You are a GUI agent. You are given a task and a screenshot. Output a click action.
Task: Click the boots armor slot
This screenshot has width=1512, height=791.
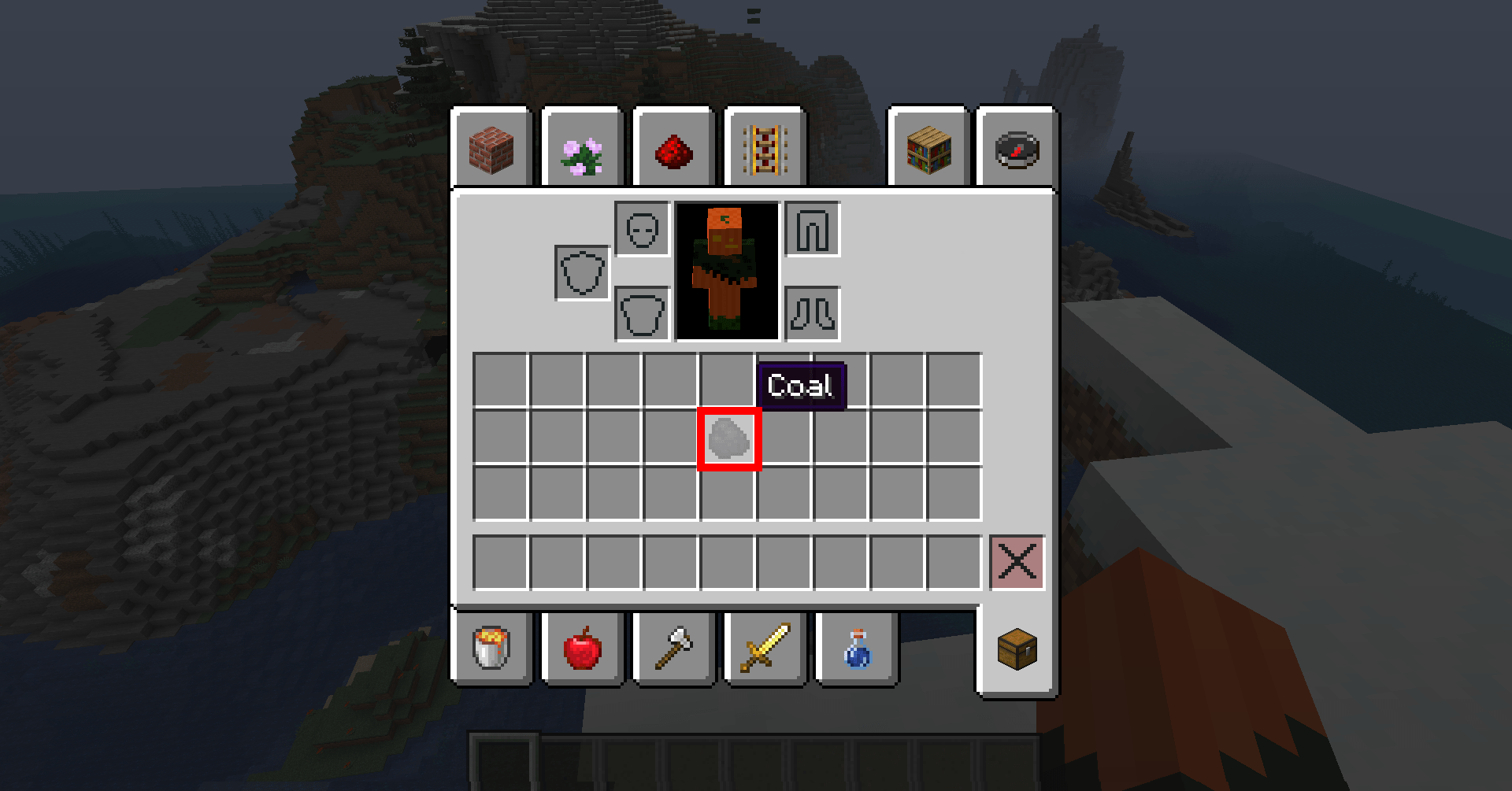813,314
